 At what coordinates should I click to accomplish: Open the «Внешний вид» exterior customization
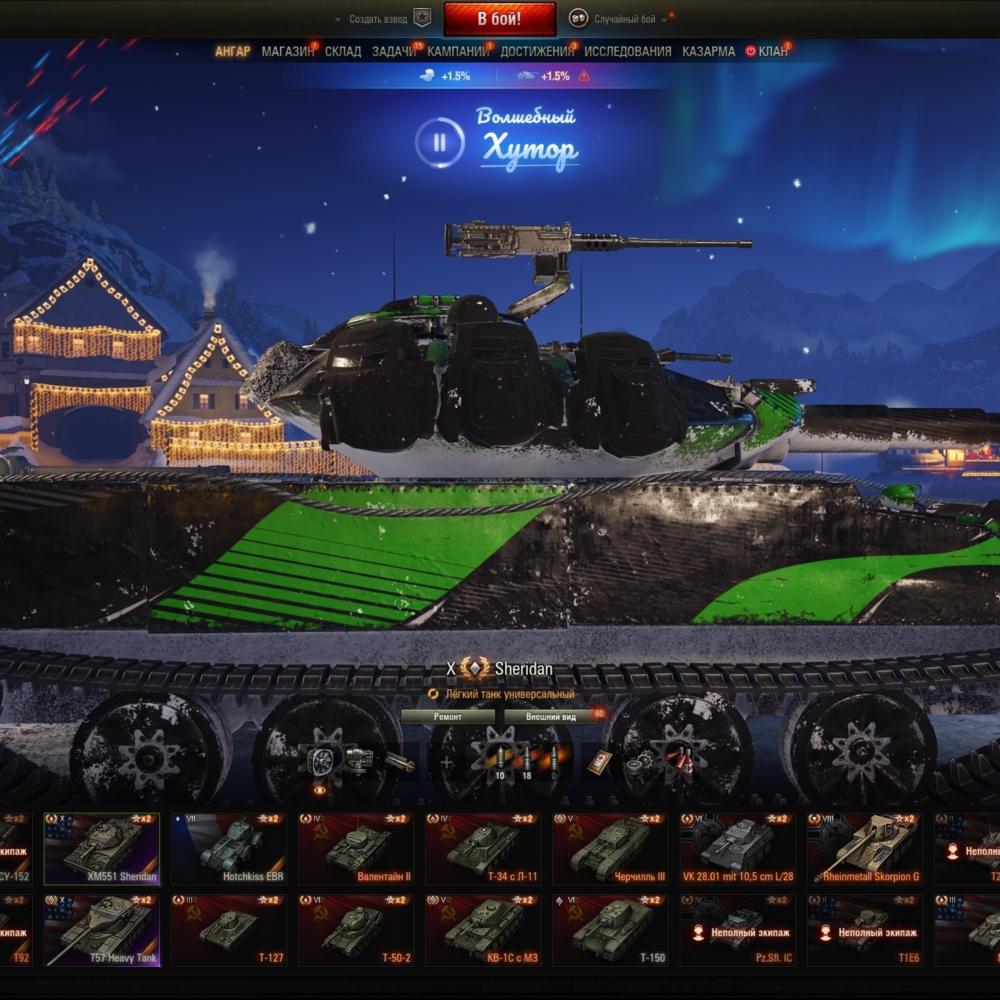click(x=551, y=716)
